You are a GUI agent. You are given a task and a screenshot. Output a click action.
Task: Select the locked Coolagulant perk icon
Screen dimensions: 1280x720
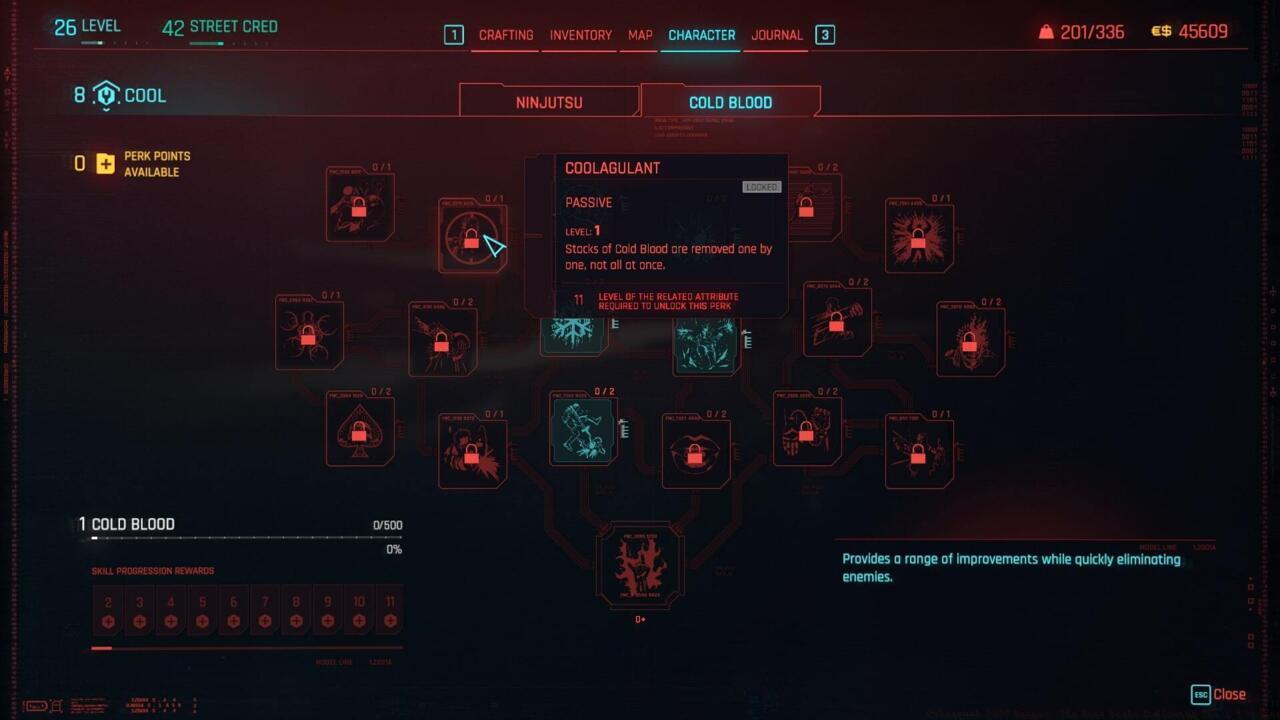click(472, 237)
